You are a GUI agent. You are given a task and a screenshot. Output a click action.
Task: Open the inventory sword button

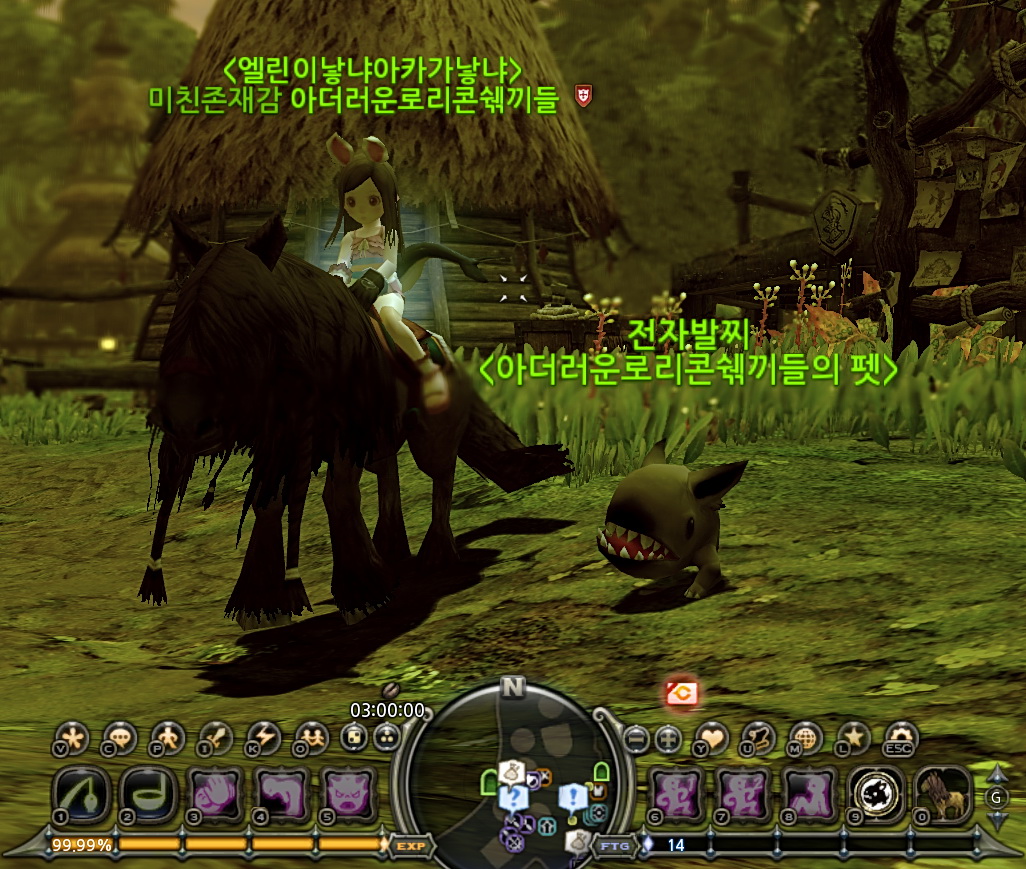(x=216, y=738)
